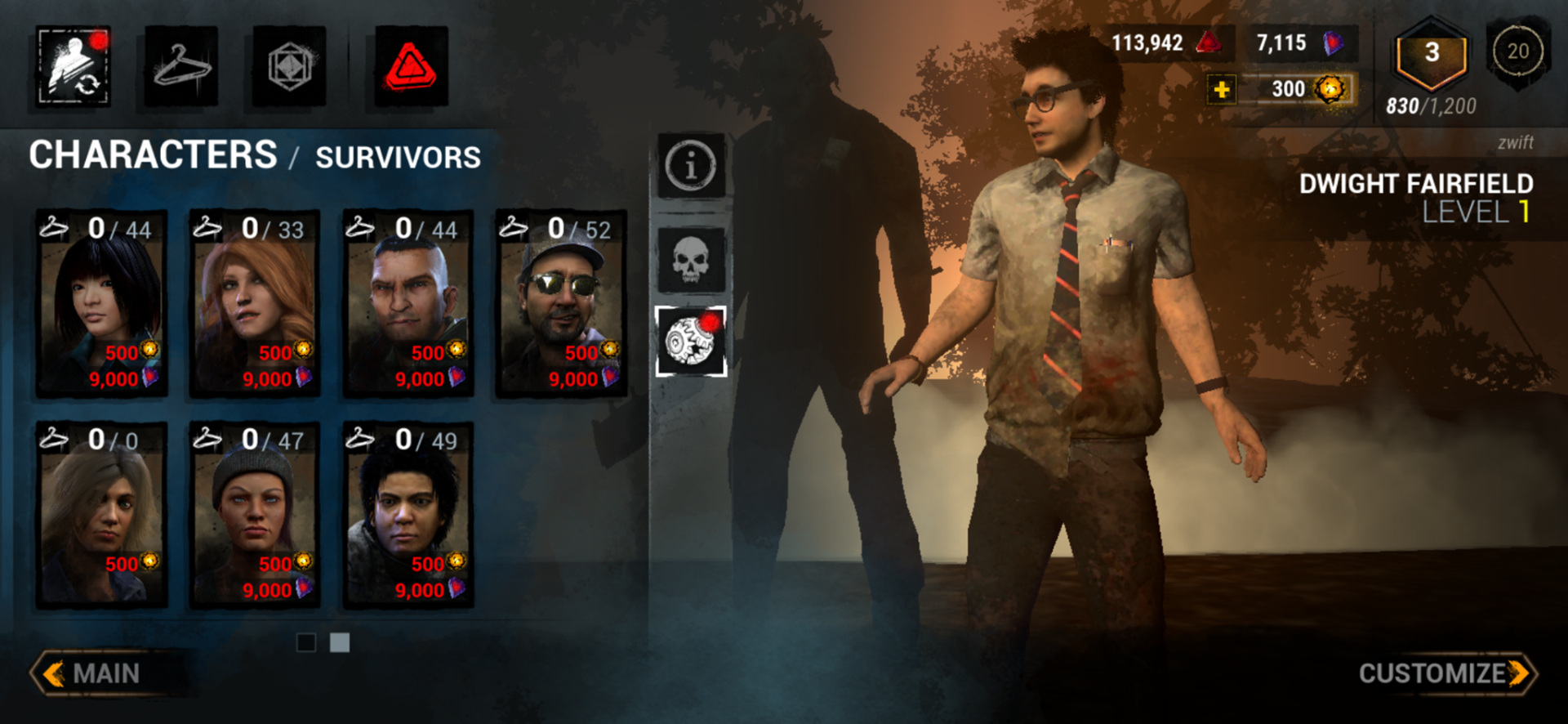Image resolution: width=1568 pixels, height=724 pixels.
Task: Open the character swap tab
Action: point(73,67)
